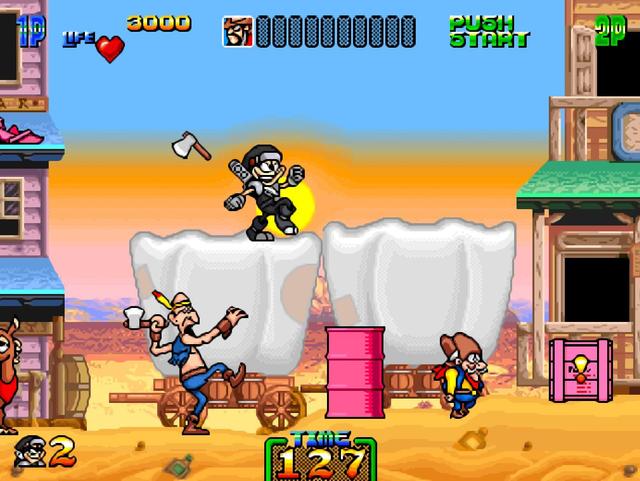Click the green 2P player indicator
Image resolution: width=640 pixels, height=481 pixels.
click(x=612, y=29)
